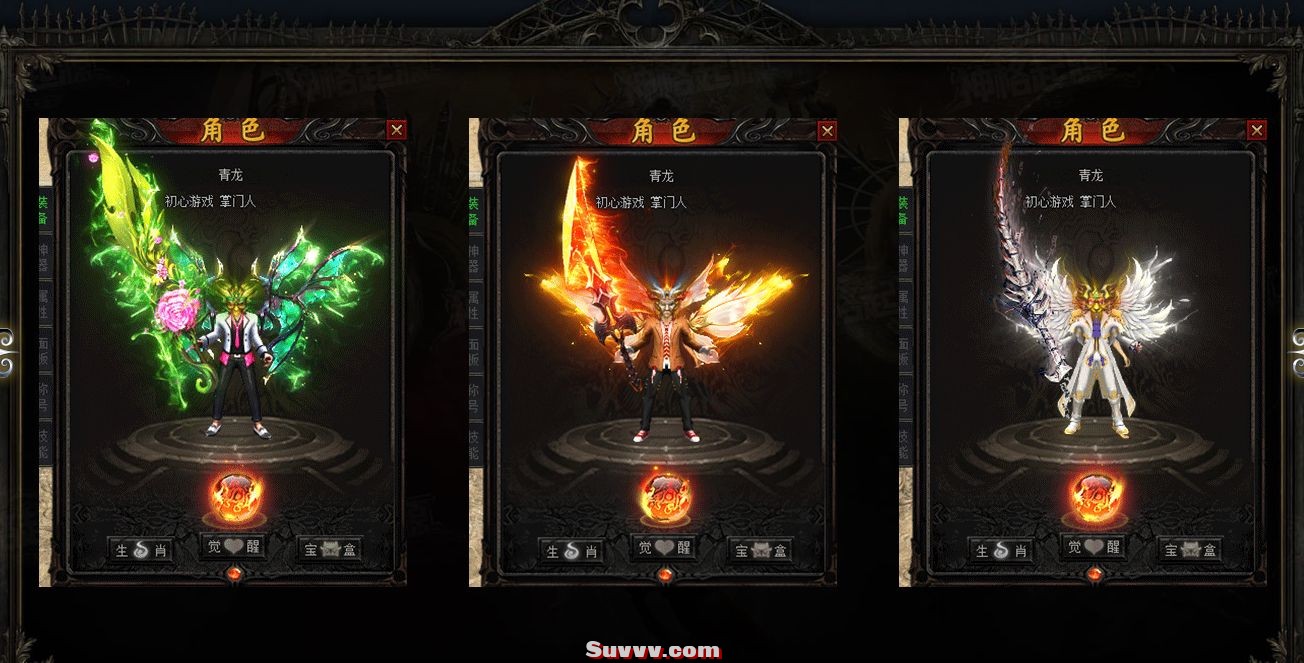Open 生肖 in the flame-winged panel
Image resolution: width=1304 pixels, height=663 pixels.
(571, 550)
